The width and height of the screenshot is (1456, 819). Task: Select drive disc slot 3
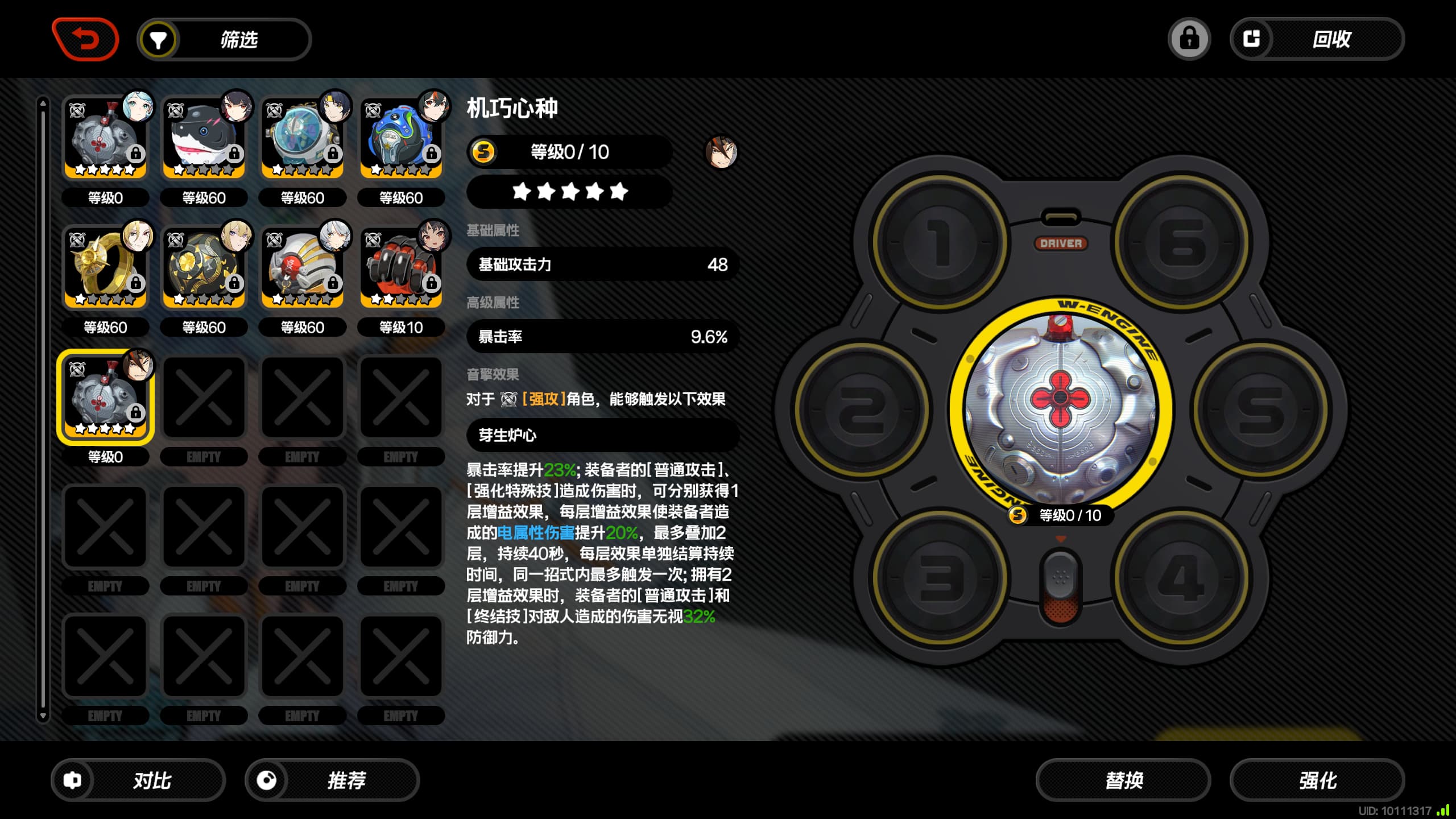[940, 578]
